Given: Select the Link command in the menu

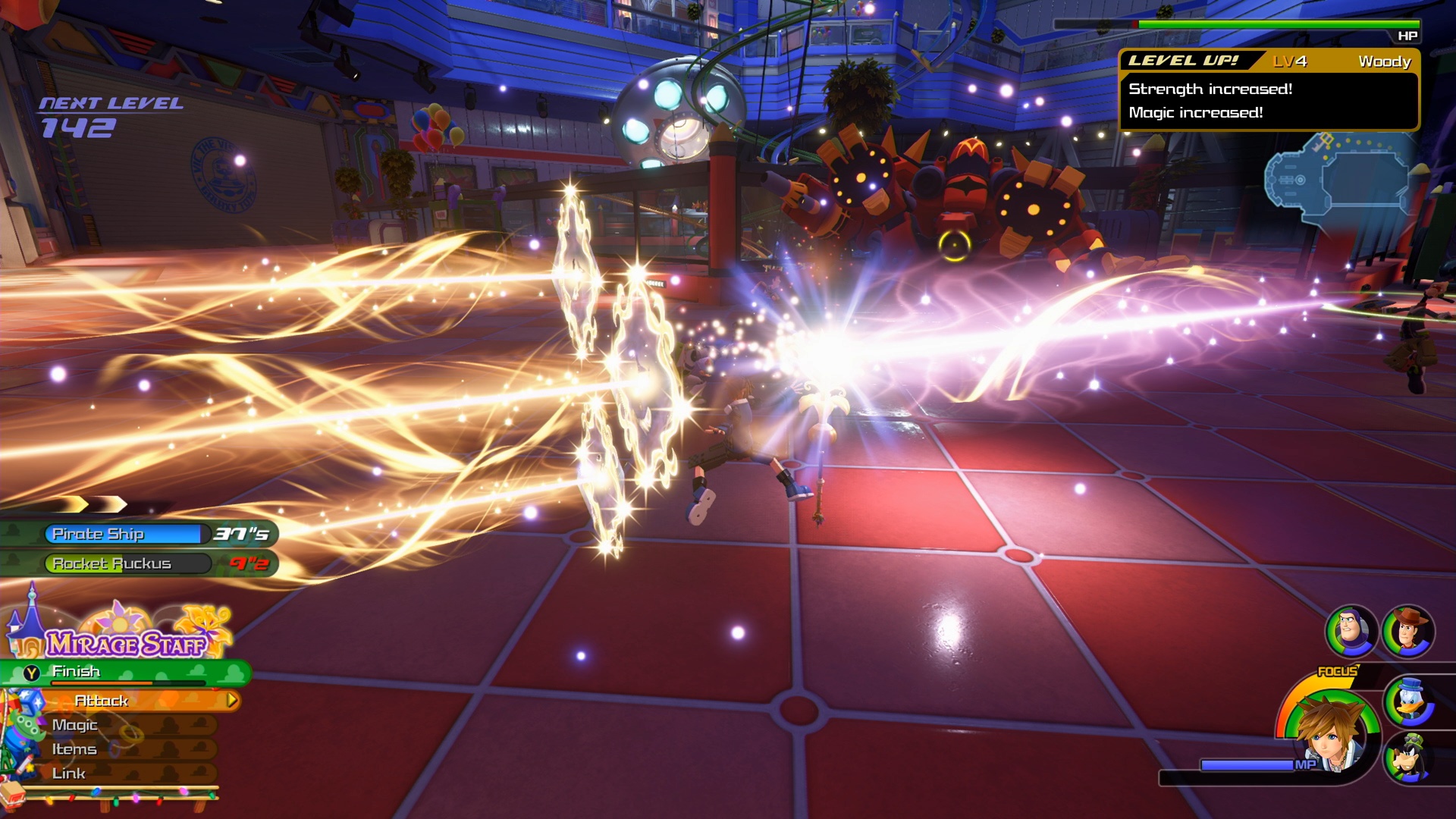Looking at the screenshot, I should (x=69, y=773).
